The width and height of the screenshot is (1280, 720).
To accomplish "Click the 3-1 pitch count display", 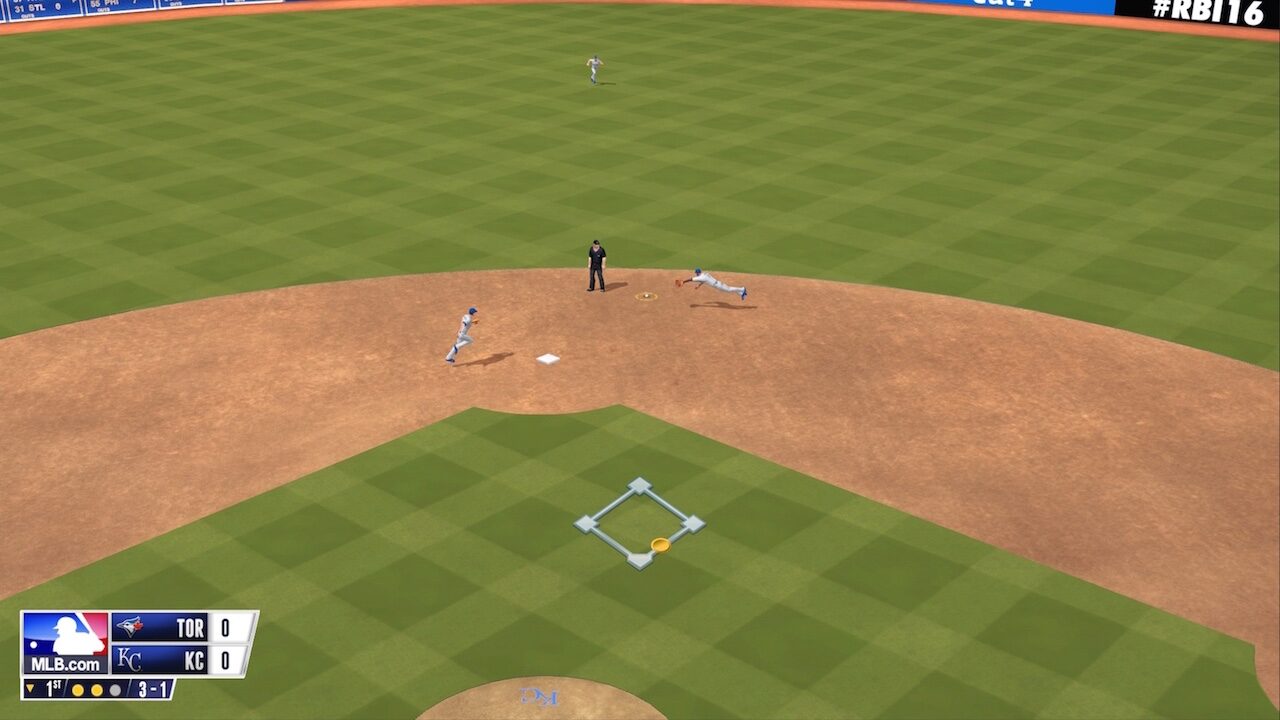I will pyautogui.click(x=151, y=688).
